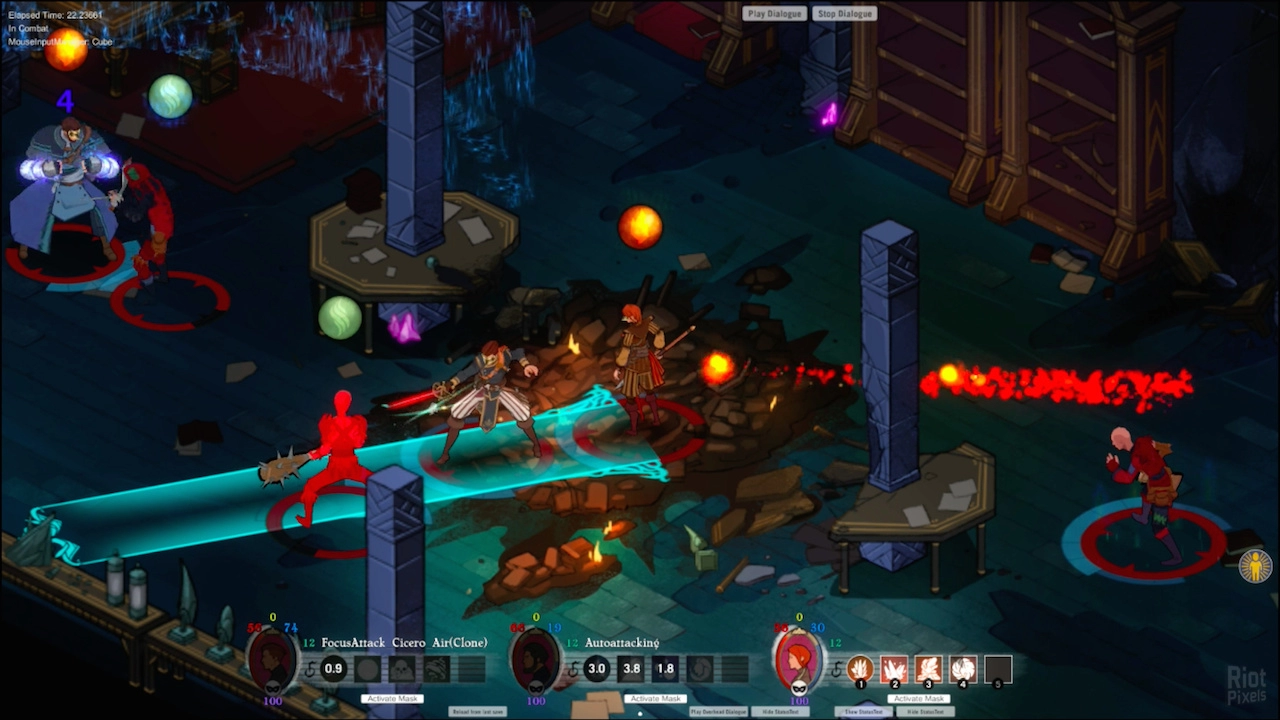Activate Mask for the red-haired woman
Image resolution: width=1280 pixels, height=720 pixels.
pos(919,699)
